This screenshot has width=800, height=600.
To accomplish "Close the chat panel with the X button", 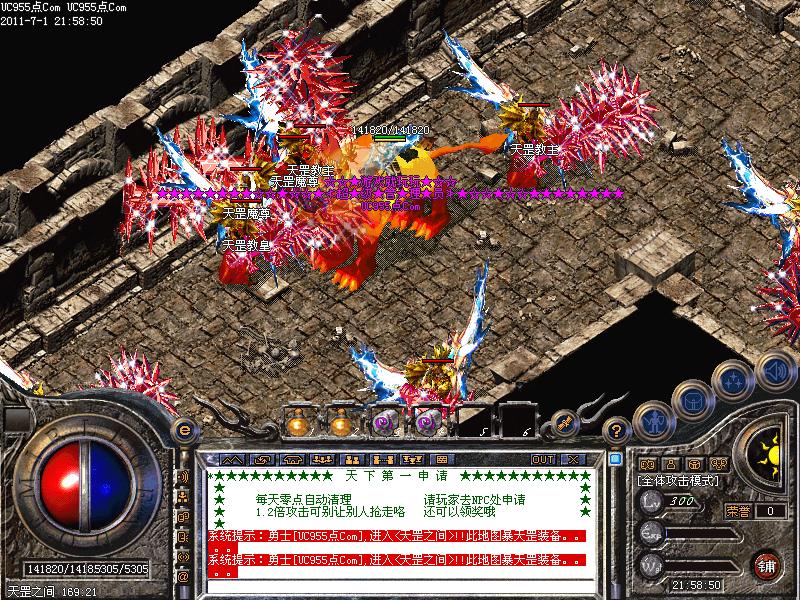I will 573,459.
